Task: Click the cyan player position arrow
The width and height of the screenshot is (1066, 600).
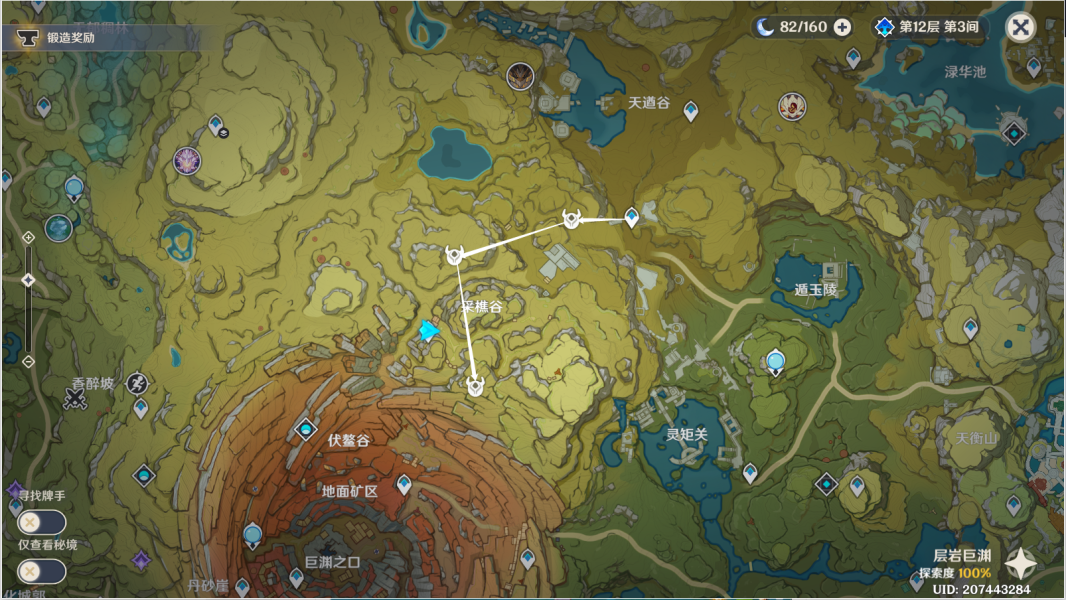Action: click(430, 331)
